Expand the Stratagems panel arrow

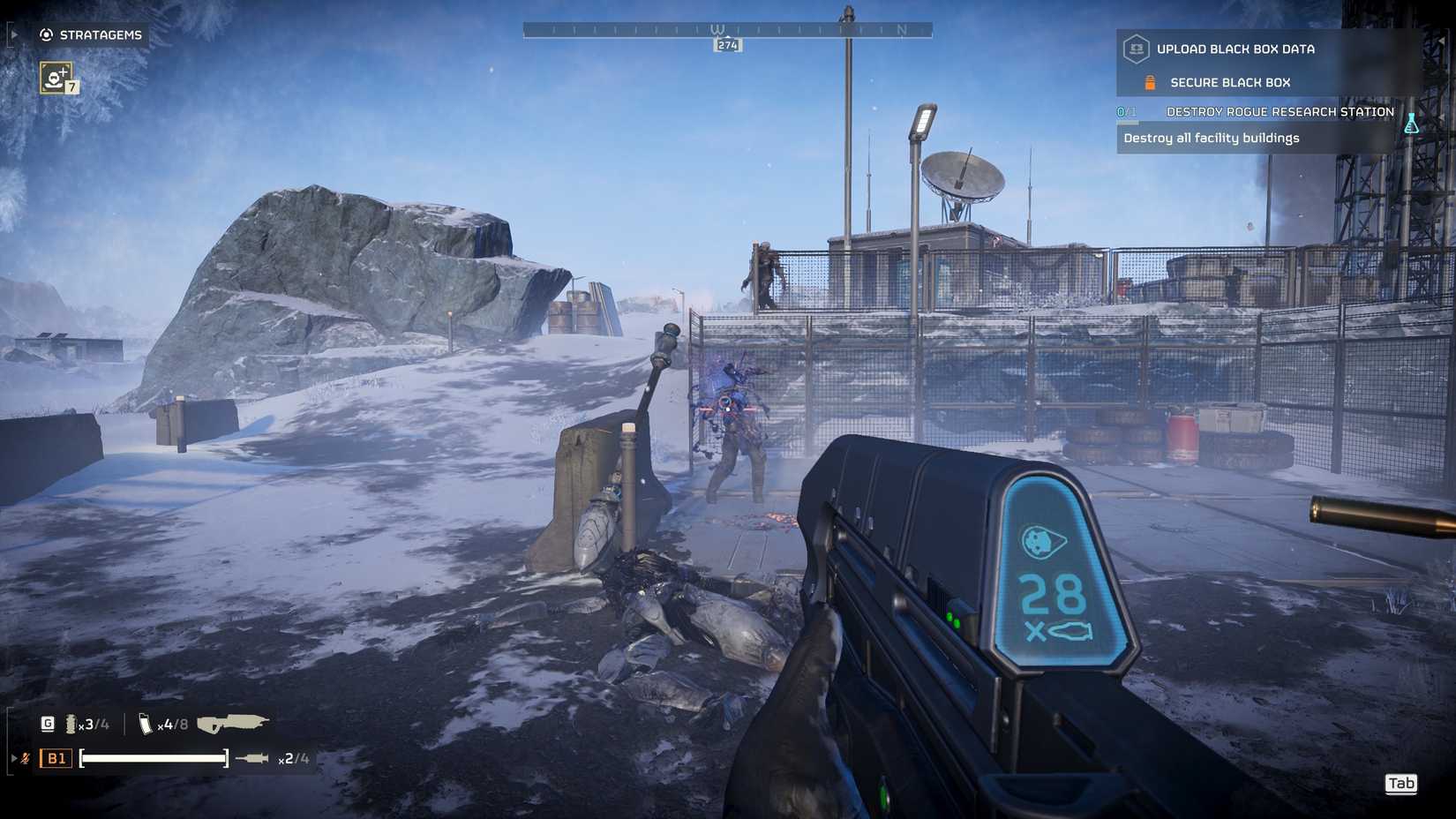pos(14,34)
